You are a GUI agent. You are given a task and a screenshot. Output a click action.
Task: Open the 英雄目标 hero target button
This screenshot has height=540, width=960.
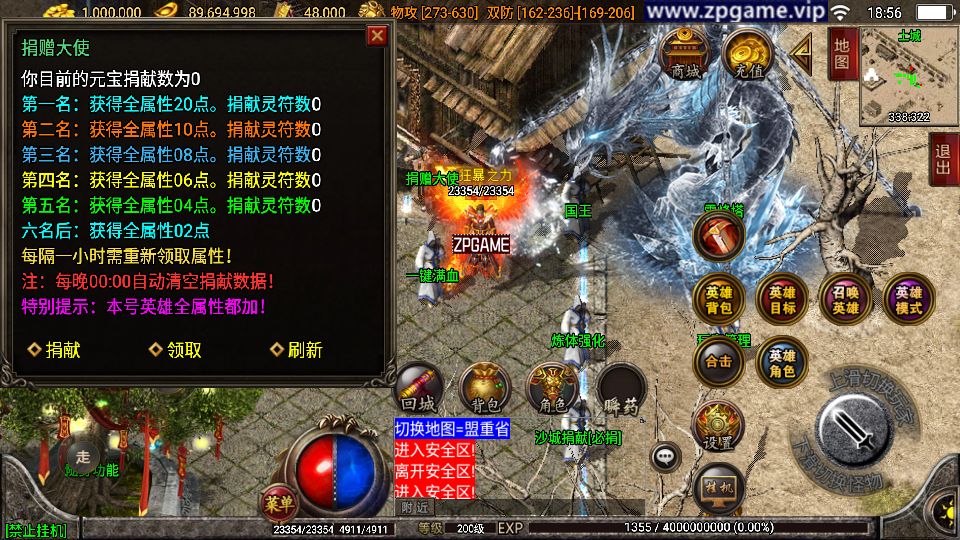[782, 299]
